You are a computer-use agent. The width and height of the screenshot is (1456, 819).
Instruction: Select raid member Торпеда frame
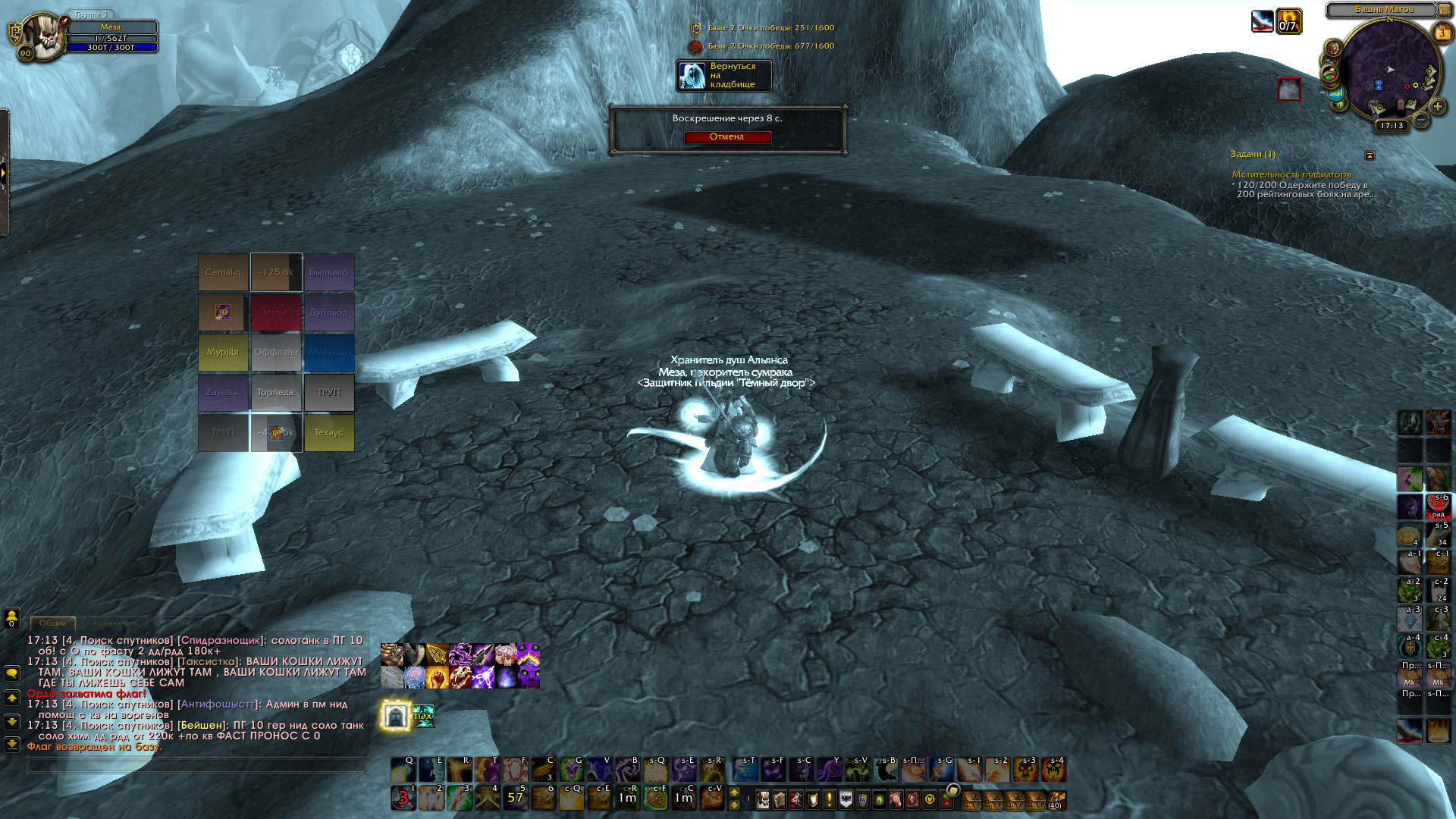(275, 393)
